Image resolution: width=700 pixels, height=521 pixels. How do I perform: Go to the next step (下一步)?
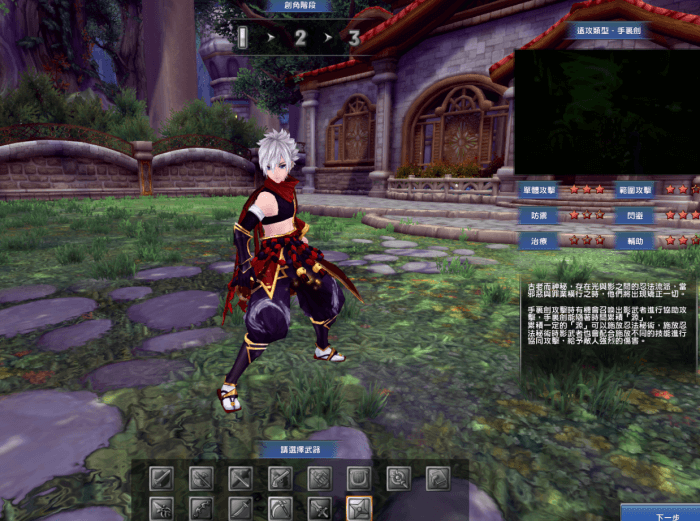[x=661, y=514]
